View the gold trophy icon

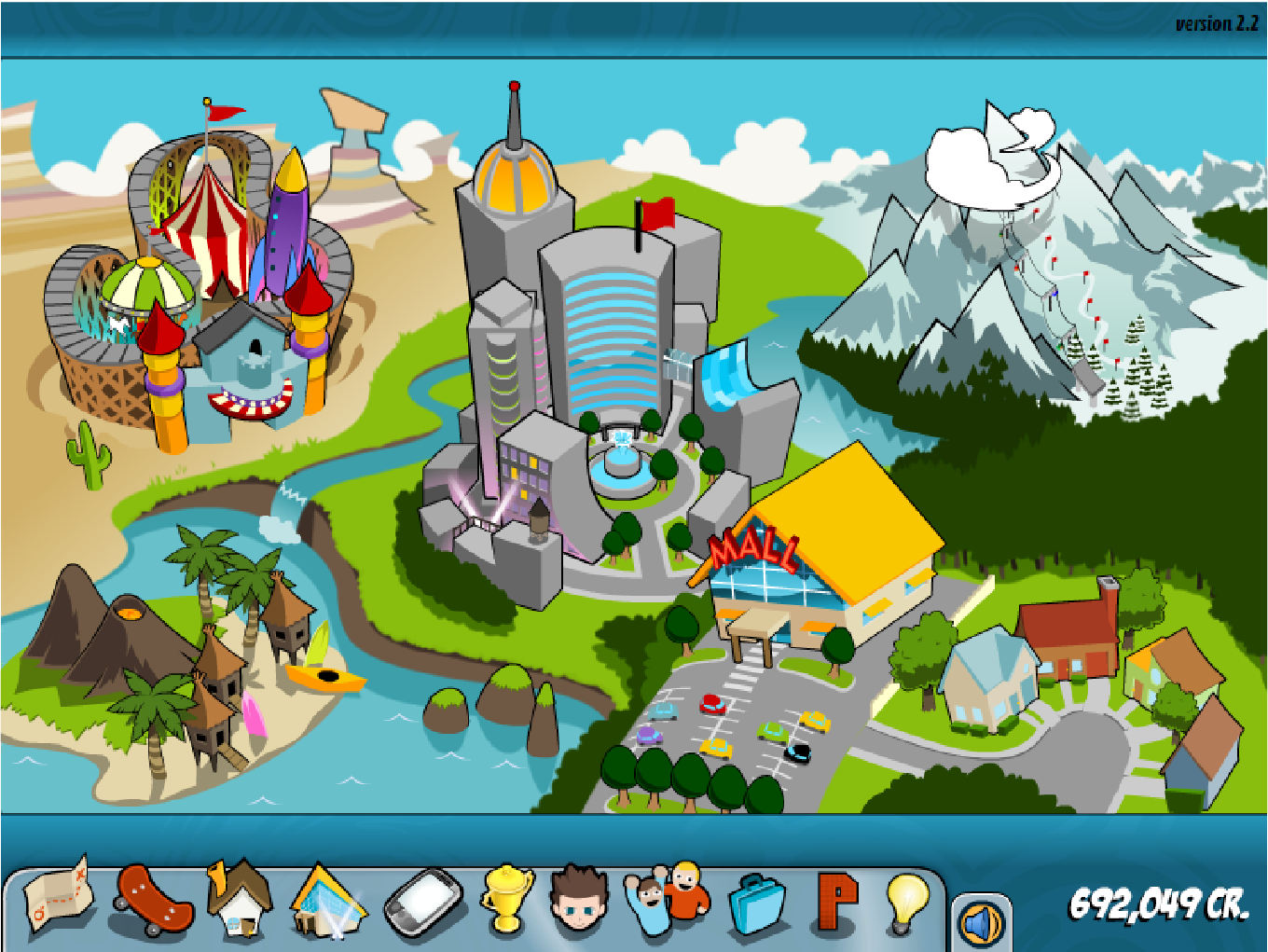click(507, 898)
